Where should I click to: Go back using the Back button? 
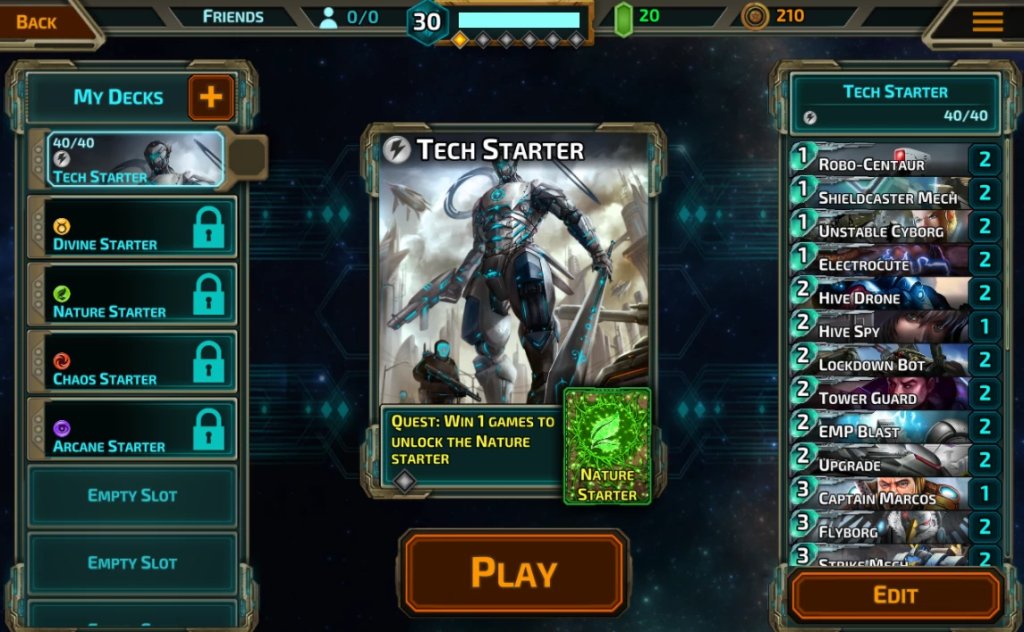(x=37, y=21)
